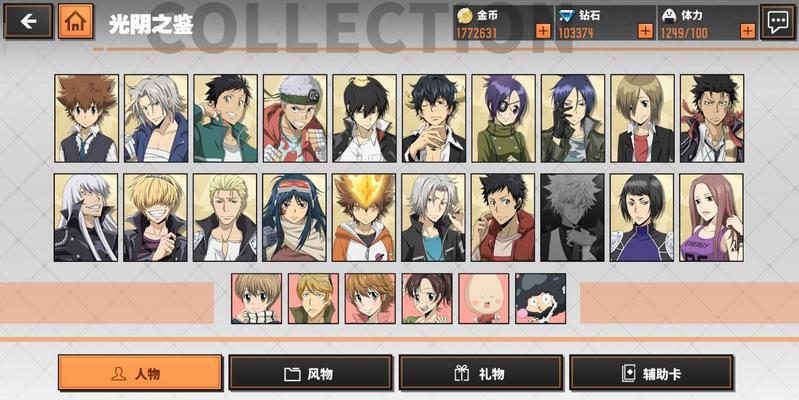Select the pink egg-shaped baby portrait
The height and width of the screenshot is (400, 799).
[x=484, y=298]
